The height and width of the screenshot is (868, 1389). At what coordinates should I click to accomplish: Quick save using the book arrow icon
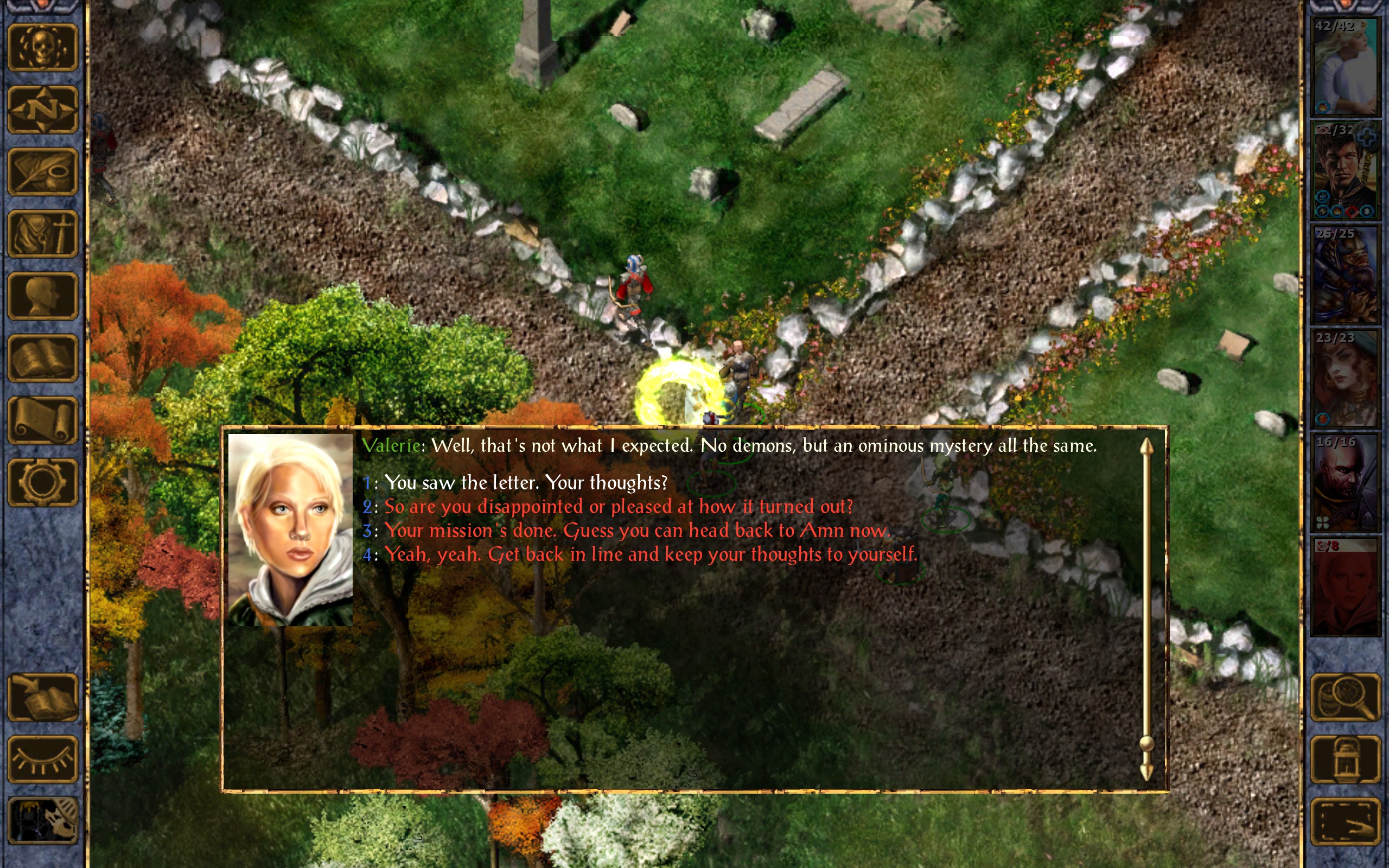(43, 697)
